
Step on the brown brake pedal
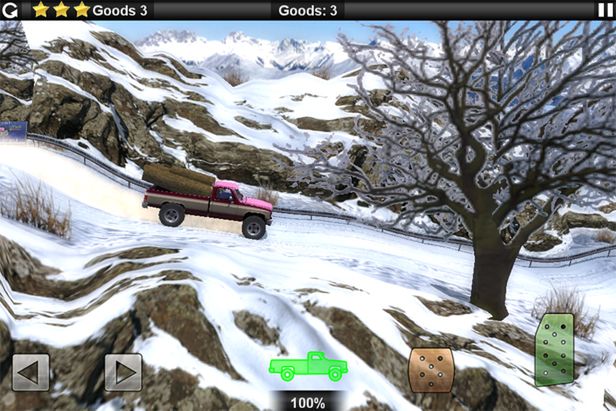(x=430, y=369)
